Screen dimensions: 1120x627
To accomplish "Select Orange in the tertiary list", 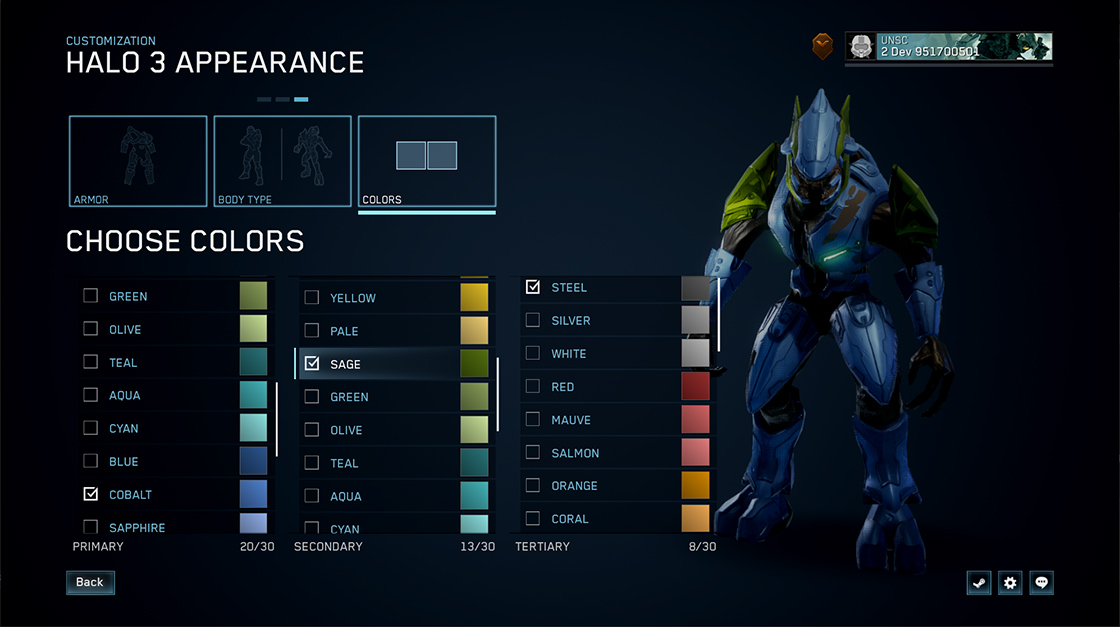I will click(574, 486).
